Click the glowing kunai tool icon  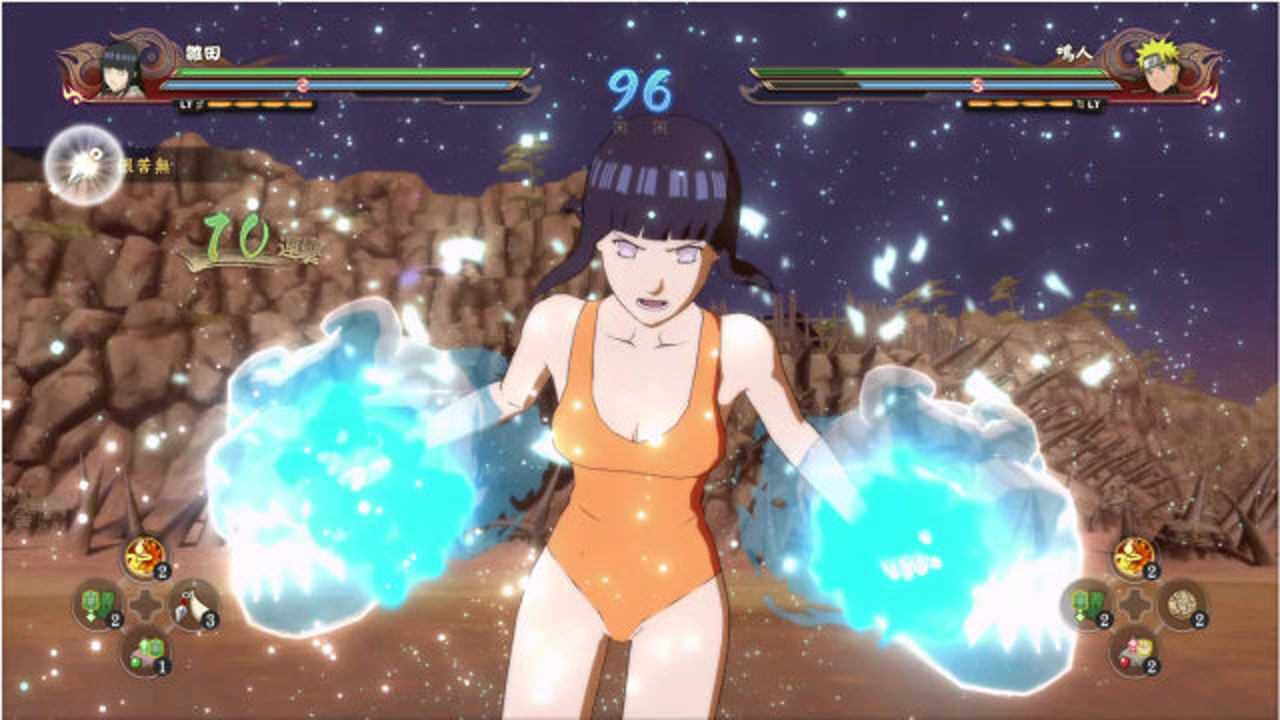coord(84,166)
